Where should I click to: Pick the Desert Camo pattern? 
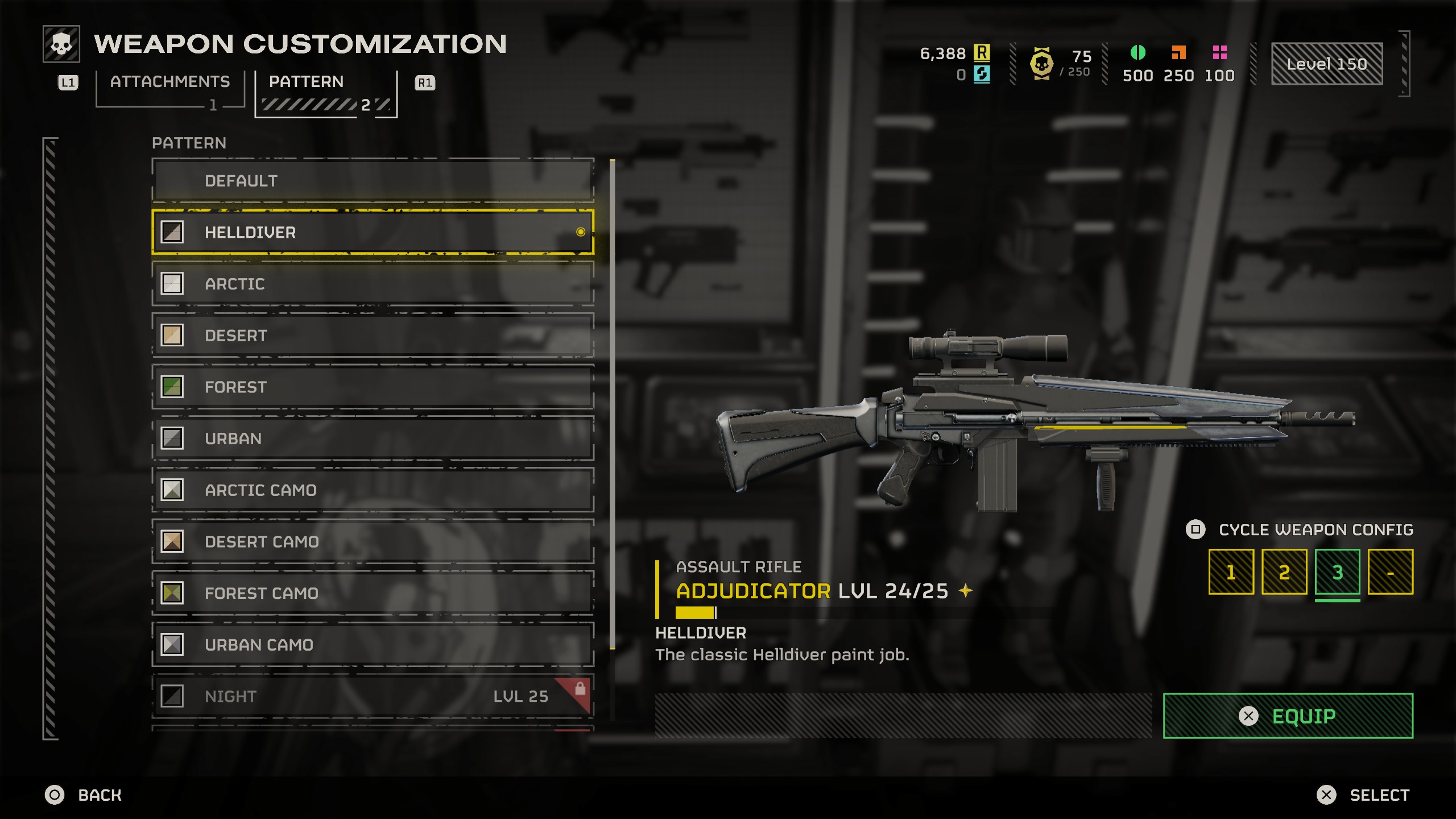pos(373,541)
